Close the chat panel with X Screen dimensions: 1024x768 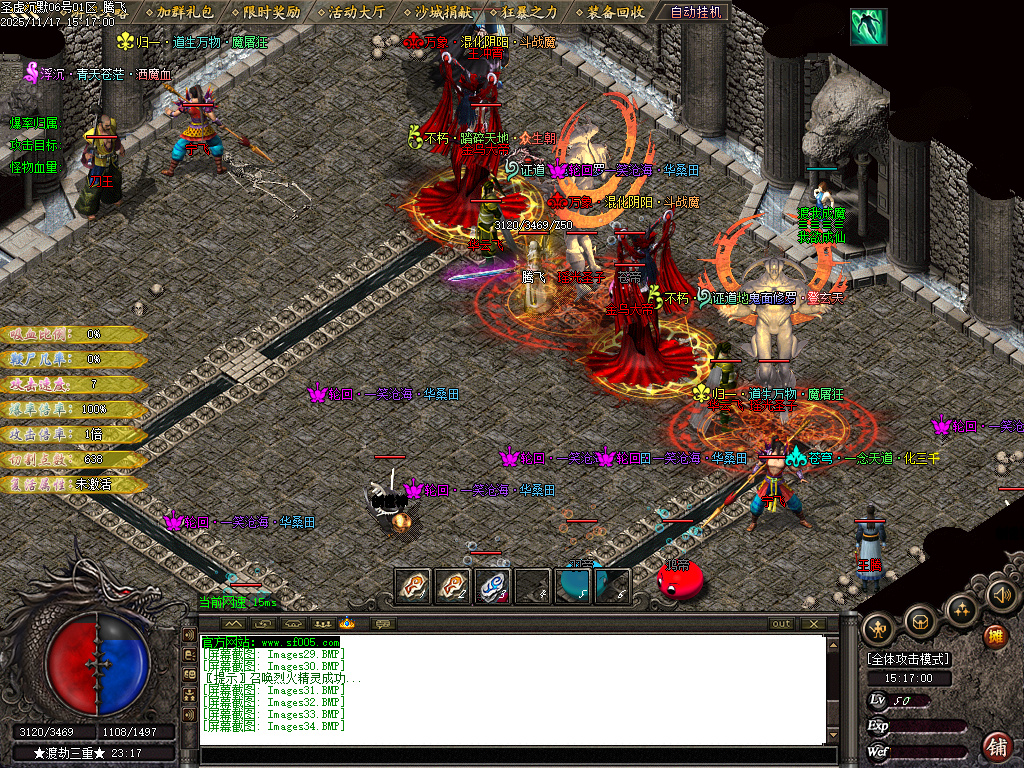pyautogui.click(x=814, y=624)
